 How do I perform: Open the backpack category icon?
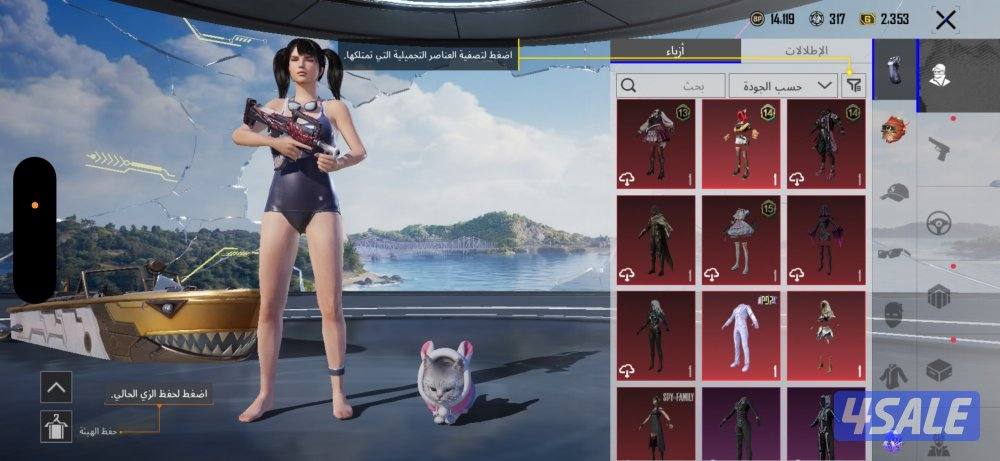coord(939,296)
